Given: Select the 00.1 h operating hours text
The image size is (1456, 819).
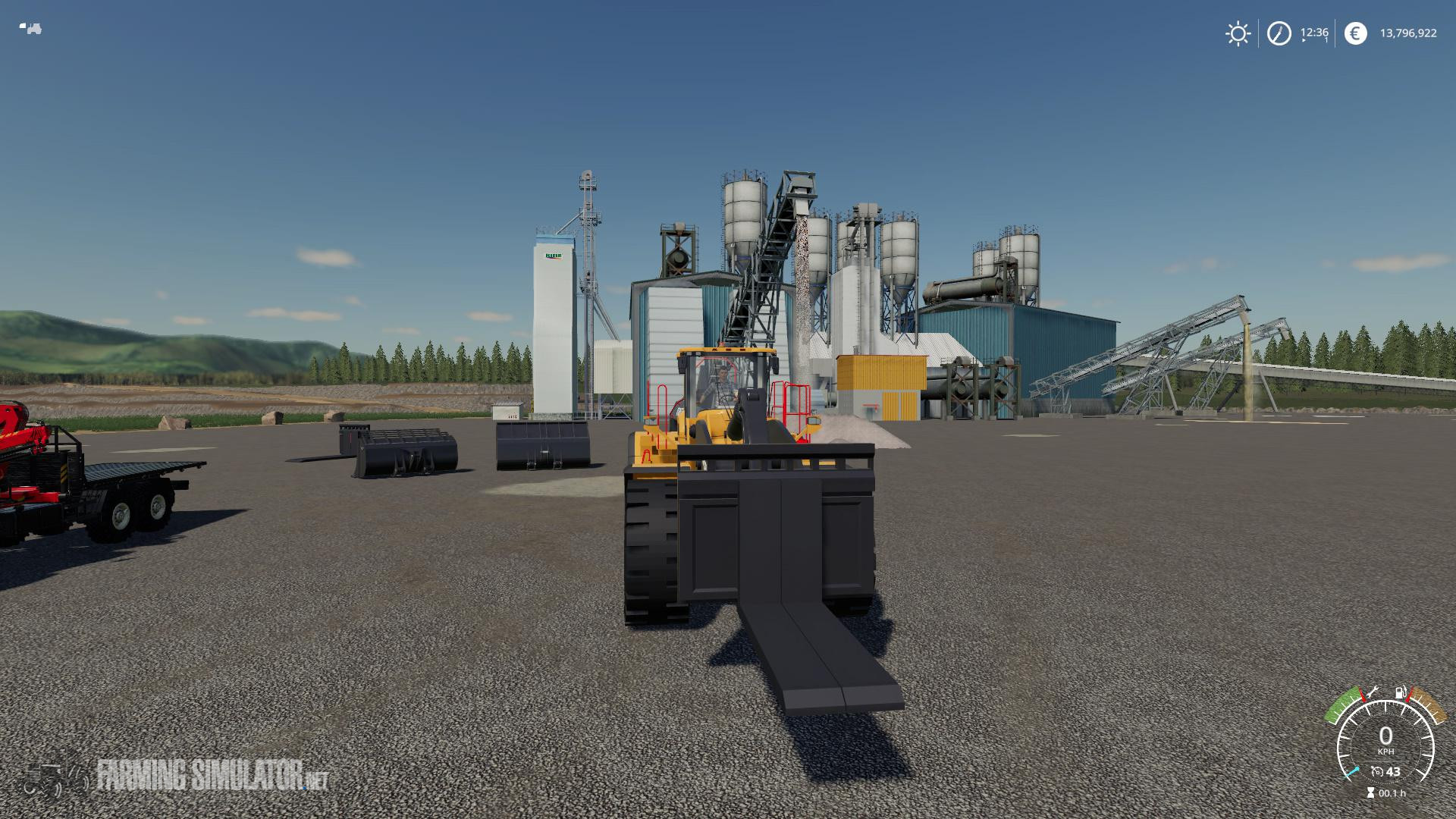Looking at the screenshot, I should point(1392,792).
